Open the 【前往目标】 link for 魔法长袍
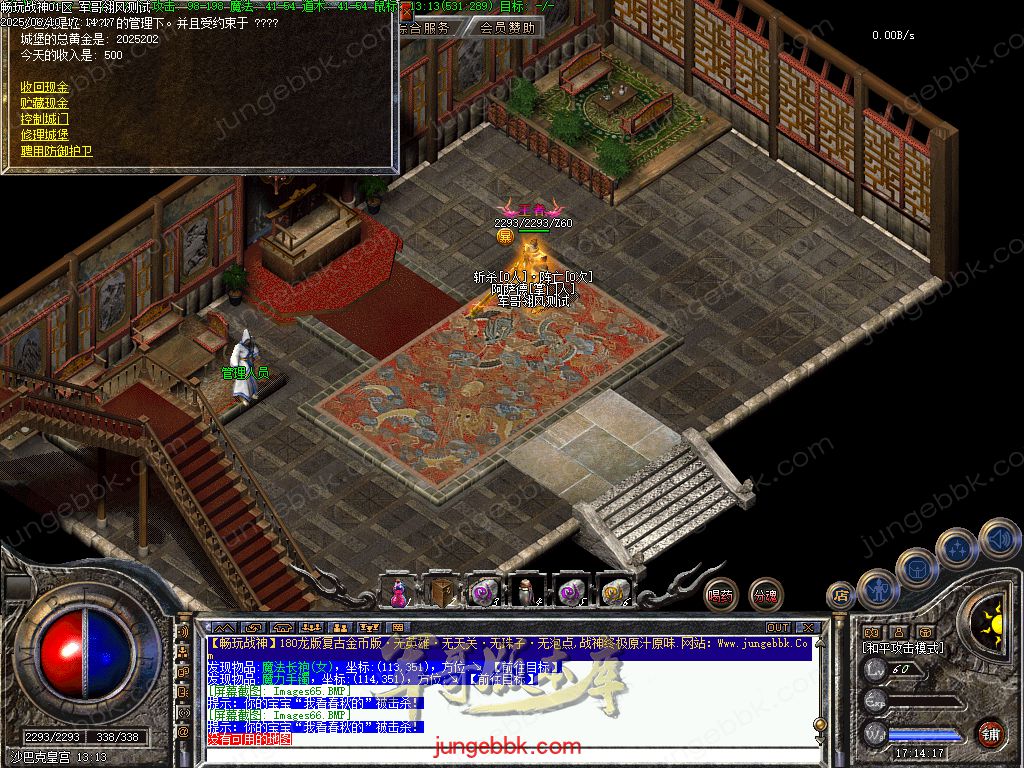1024x768 pixels. pos(525,667)
